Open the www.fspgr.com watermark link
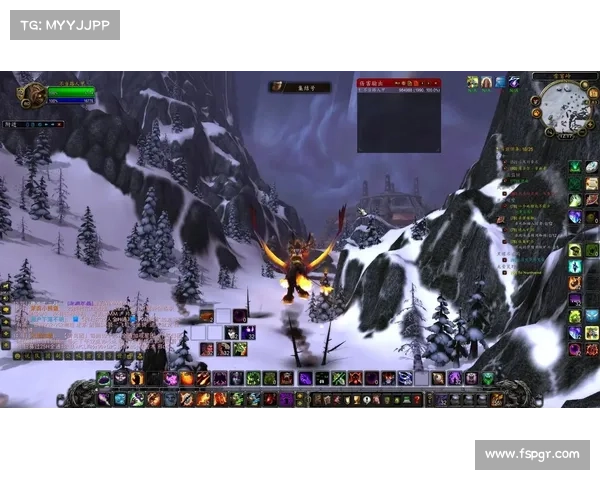The image size is (600, 480). [x=531, y=454]
